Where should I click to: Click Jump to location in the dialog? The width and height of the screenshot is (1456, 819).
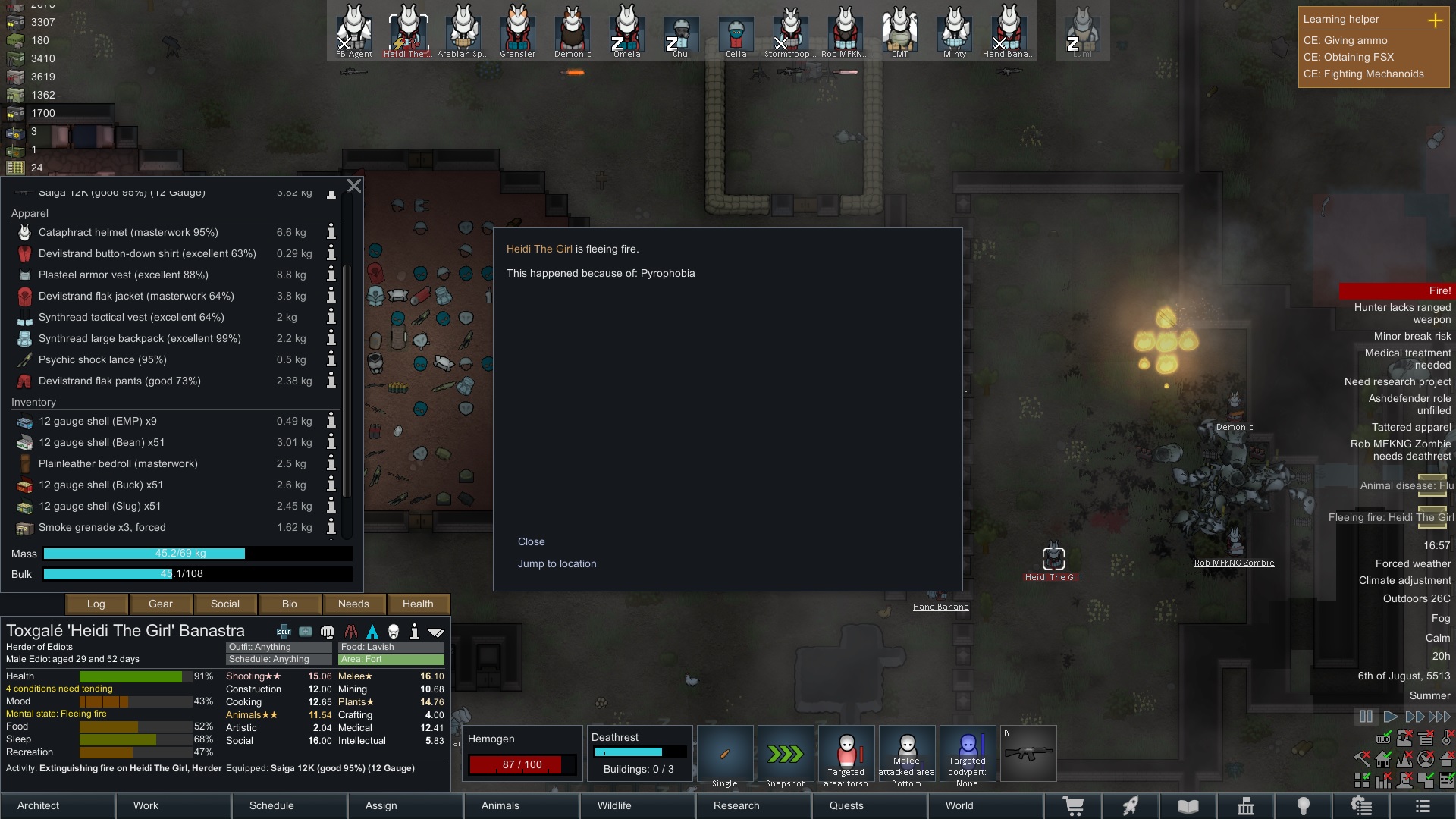tap(557, 563)
